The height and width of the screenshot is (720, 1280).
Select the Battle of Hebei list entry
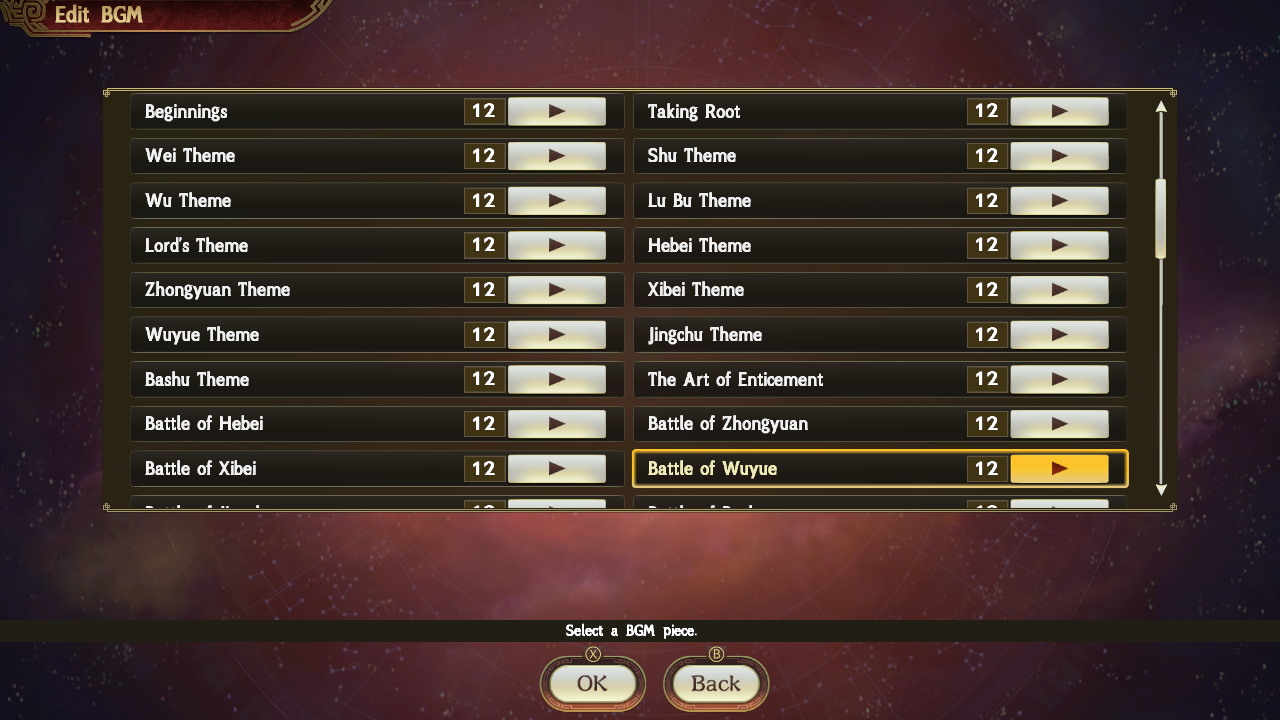280,423
